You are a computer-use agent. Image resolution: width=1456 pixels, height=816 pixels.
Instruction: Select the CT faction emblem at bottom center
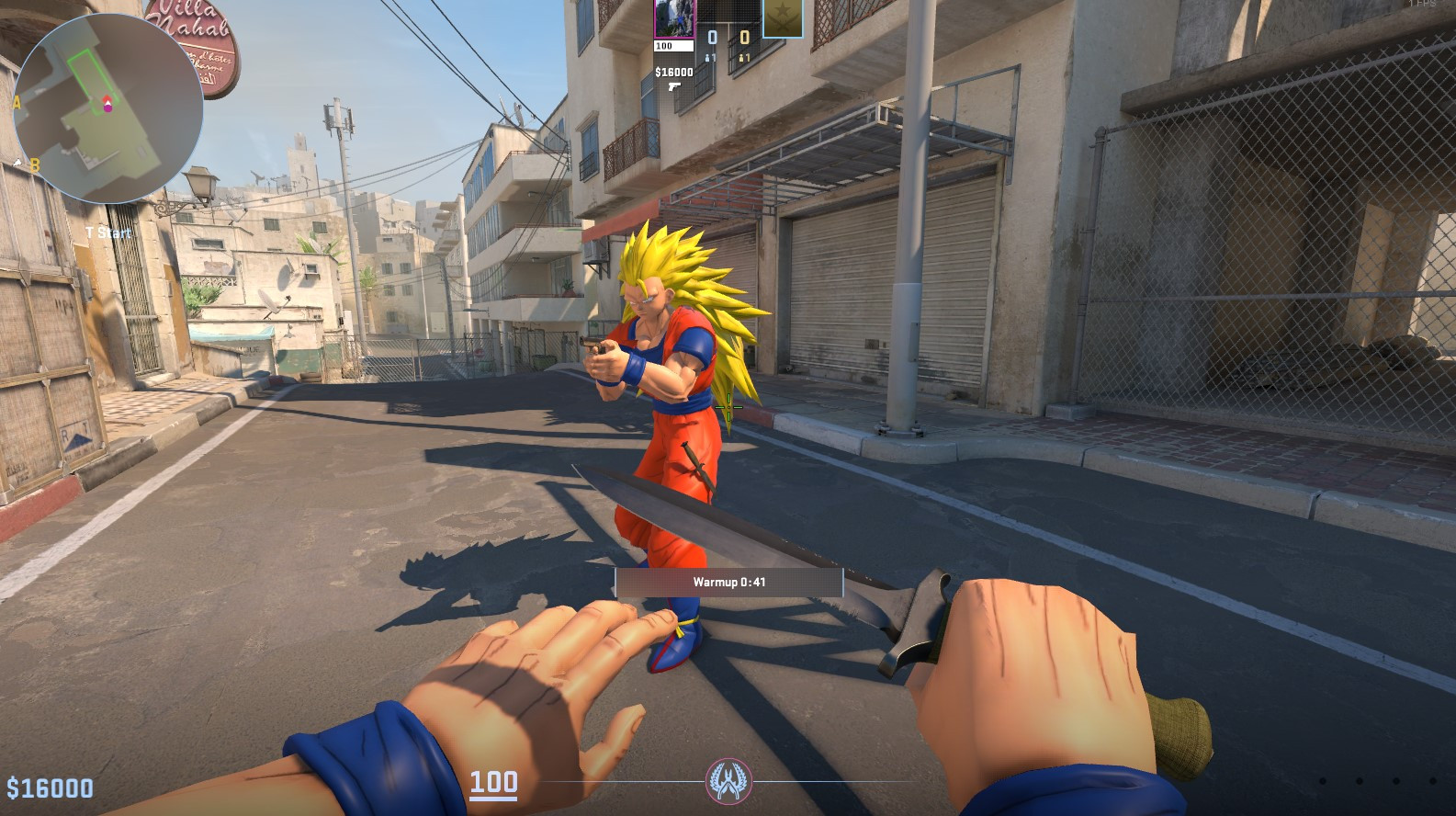click(728, 779)
